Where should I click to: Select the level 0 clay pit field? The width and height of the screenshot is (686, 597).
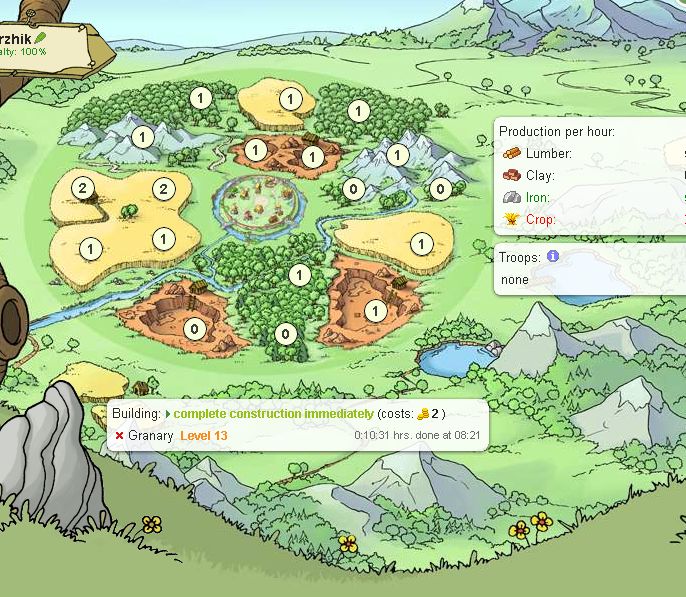(194, 327)
